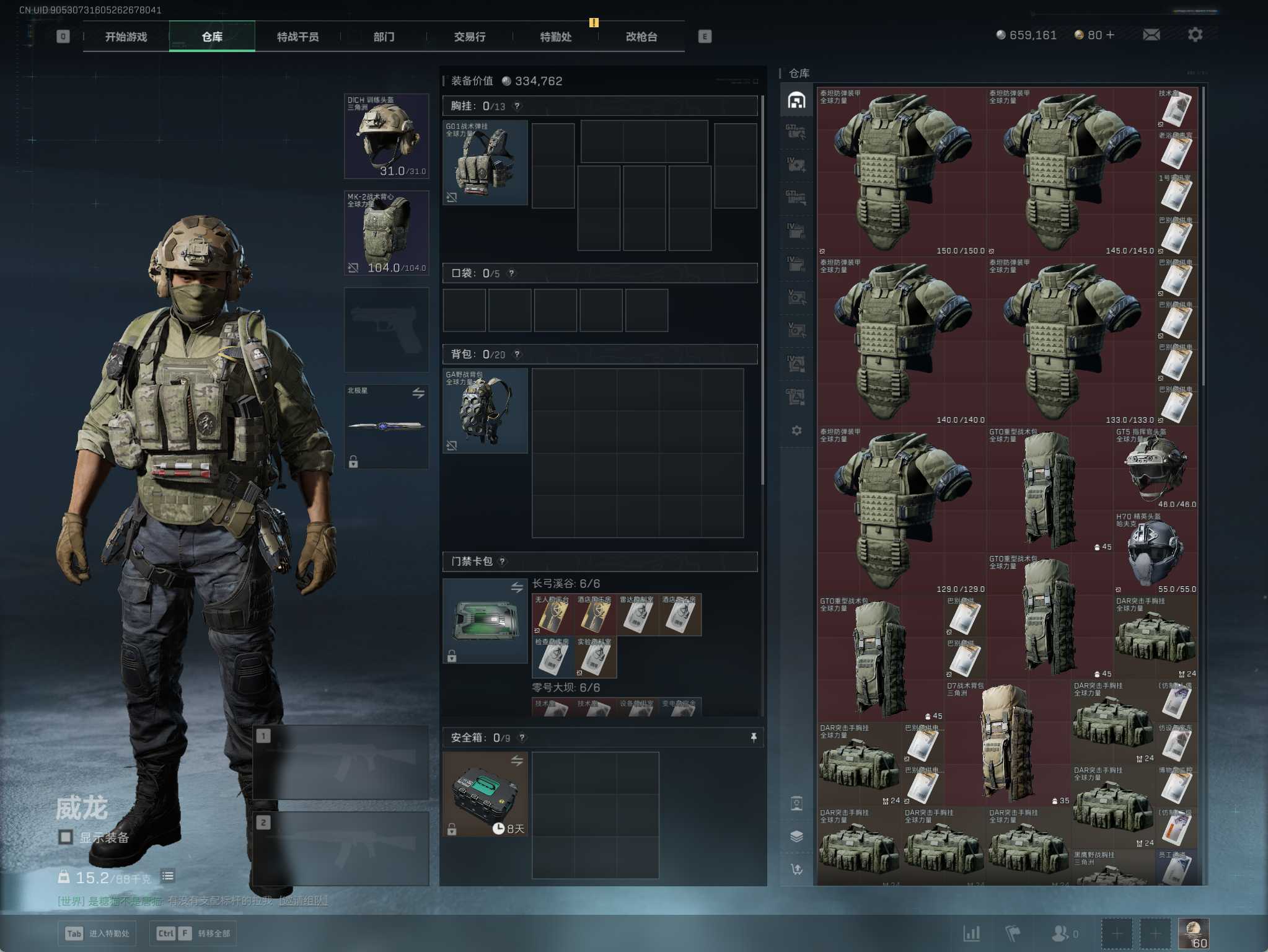
Task: Pick the D7 tactical backpack in stash
Action: (1007, 743)
